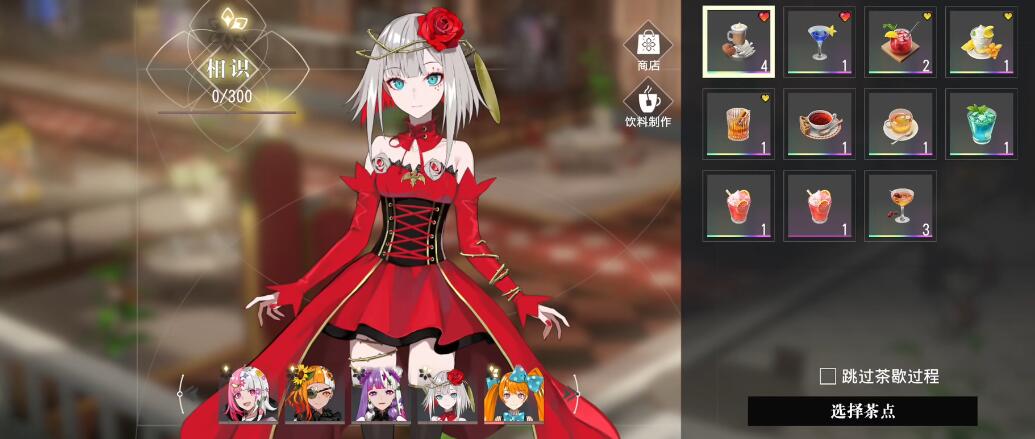Select the hot cocoa with cookies item

tap(739, 42)
